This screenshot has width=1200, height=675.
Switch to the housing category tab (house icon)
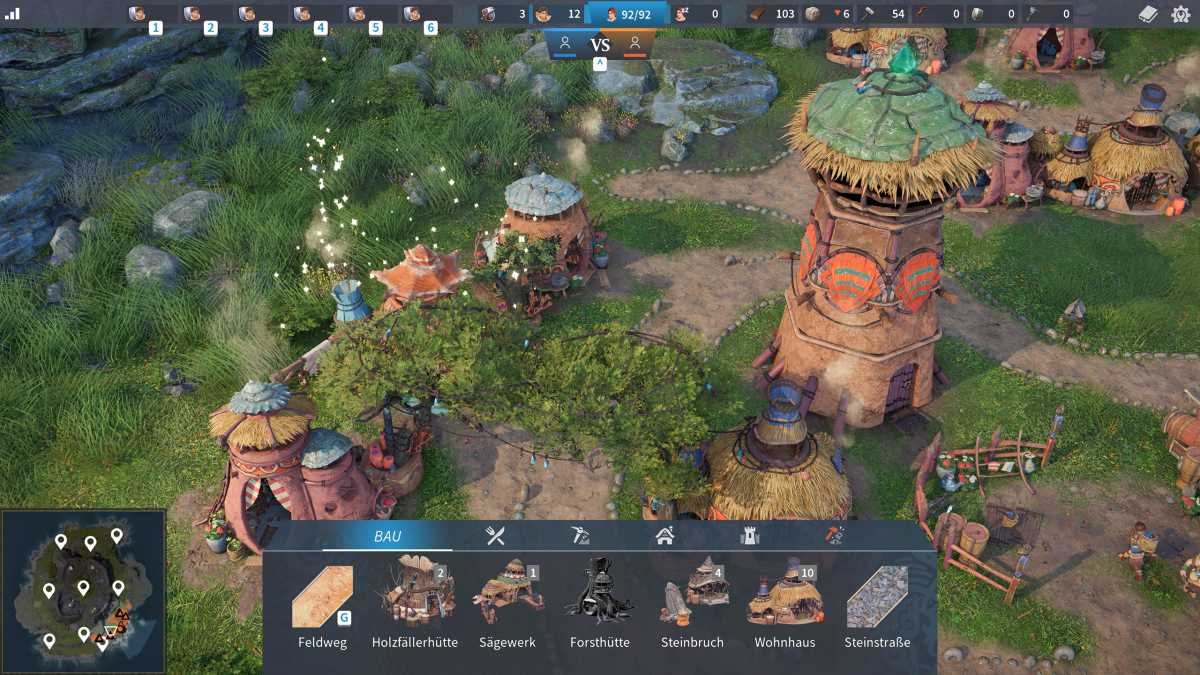pyautogui.click(x=665, y=536)
